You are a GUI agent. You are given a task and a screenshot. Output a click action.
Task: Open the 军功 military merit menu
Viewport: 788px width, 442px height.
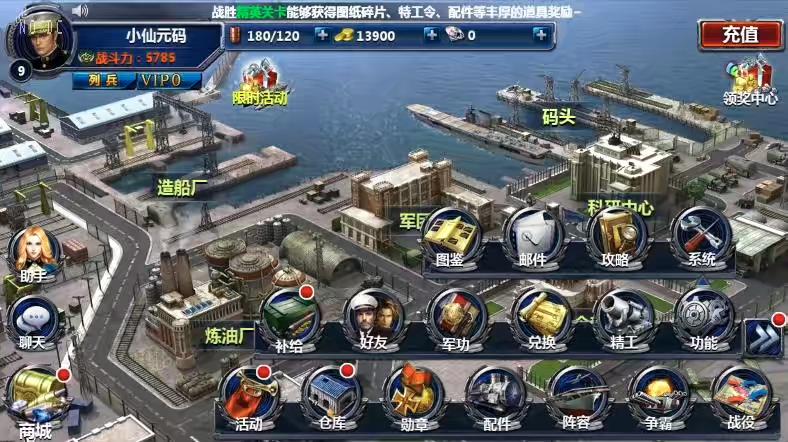456,318
